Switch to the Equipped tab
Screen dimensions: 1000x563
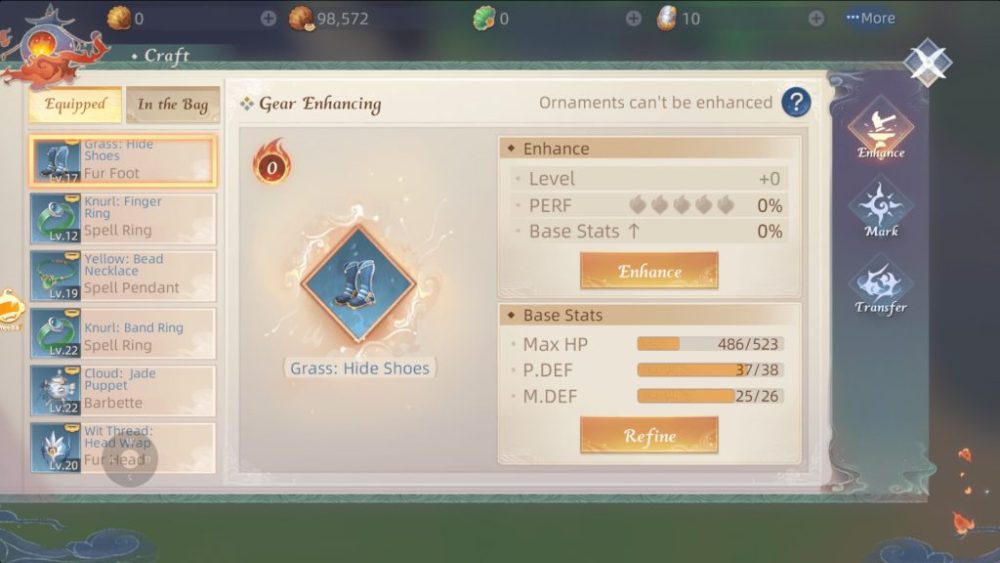75,104
